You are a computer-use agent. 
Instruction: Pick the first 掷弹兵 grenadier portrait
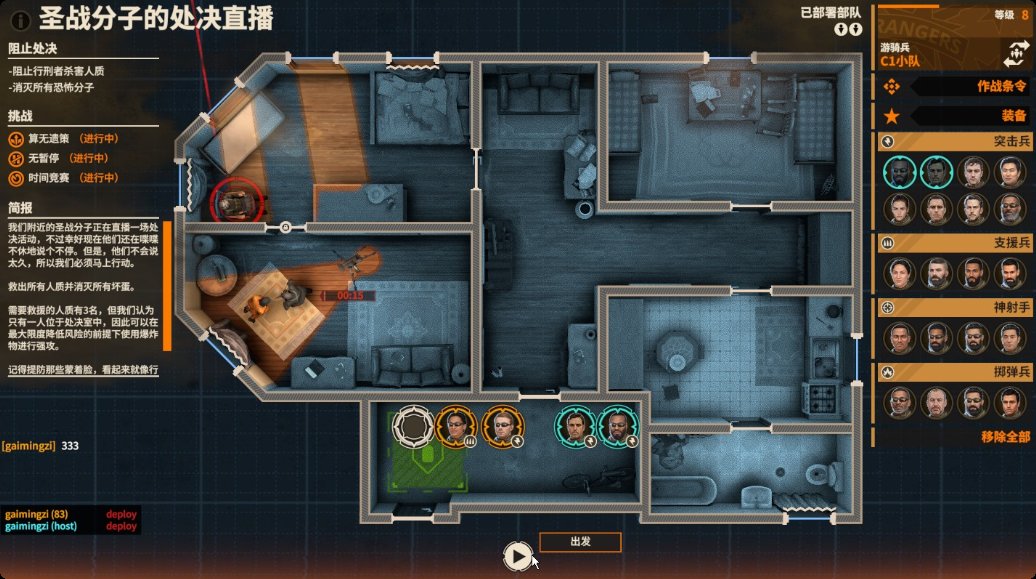[901, 402]
